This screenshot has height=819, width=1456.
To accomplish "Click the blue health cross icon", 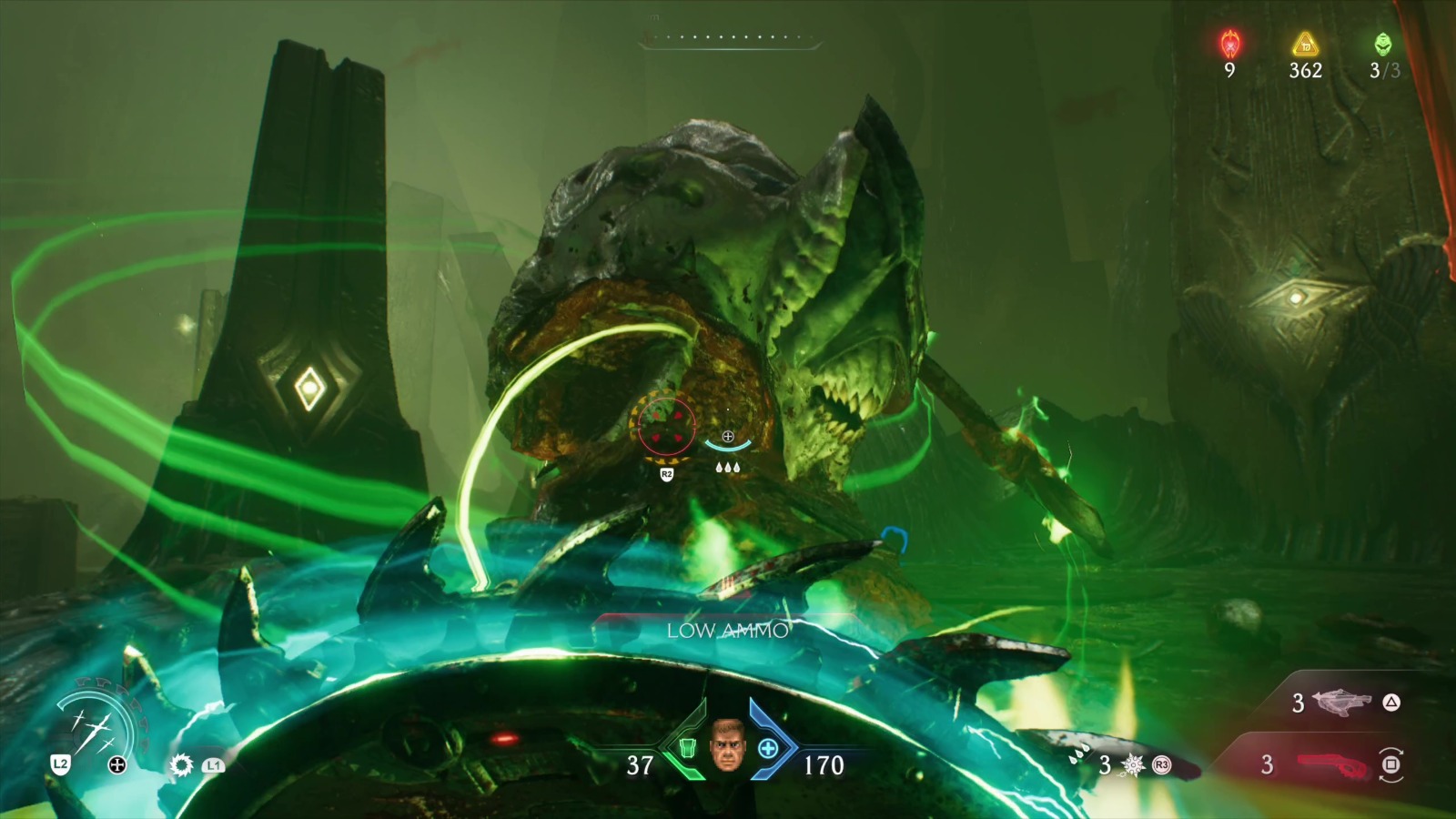I will 769,748.
